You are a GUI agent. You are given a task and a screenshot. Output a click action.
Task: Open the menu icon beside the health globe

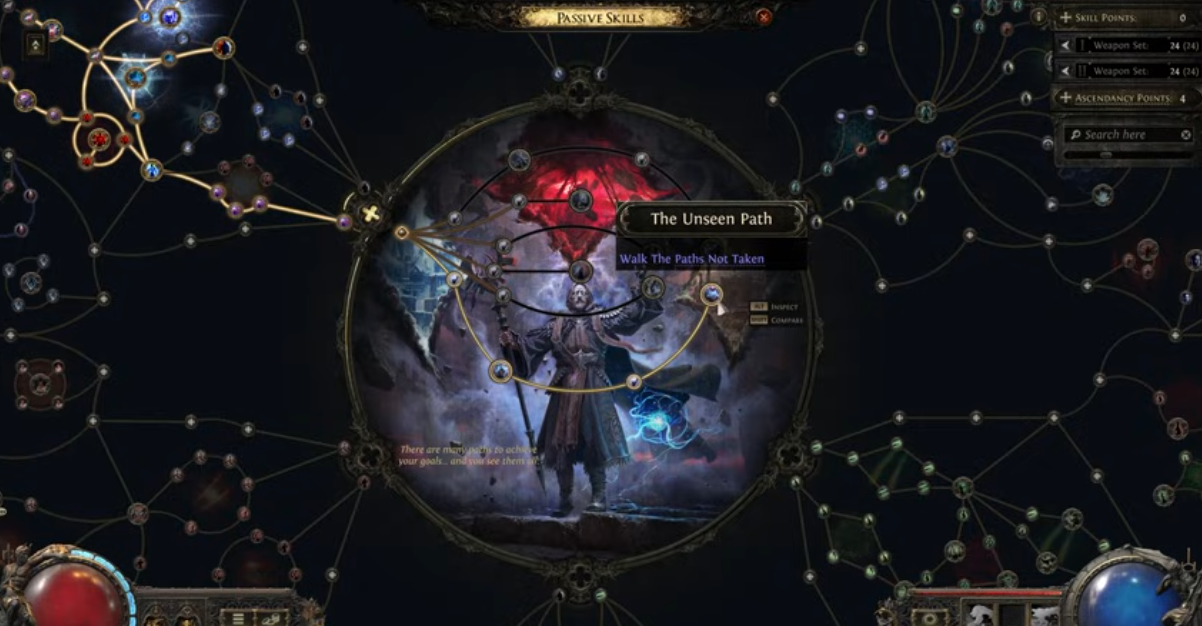coord(238,617)
